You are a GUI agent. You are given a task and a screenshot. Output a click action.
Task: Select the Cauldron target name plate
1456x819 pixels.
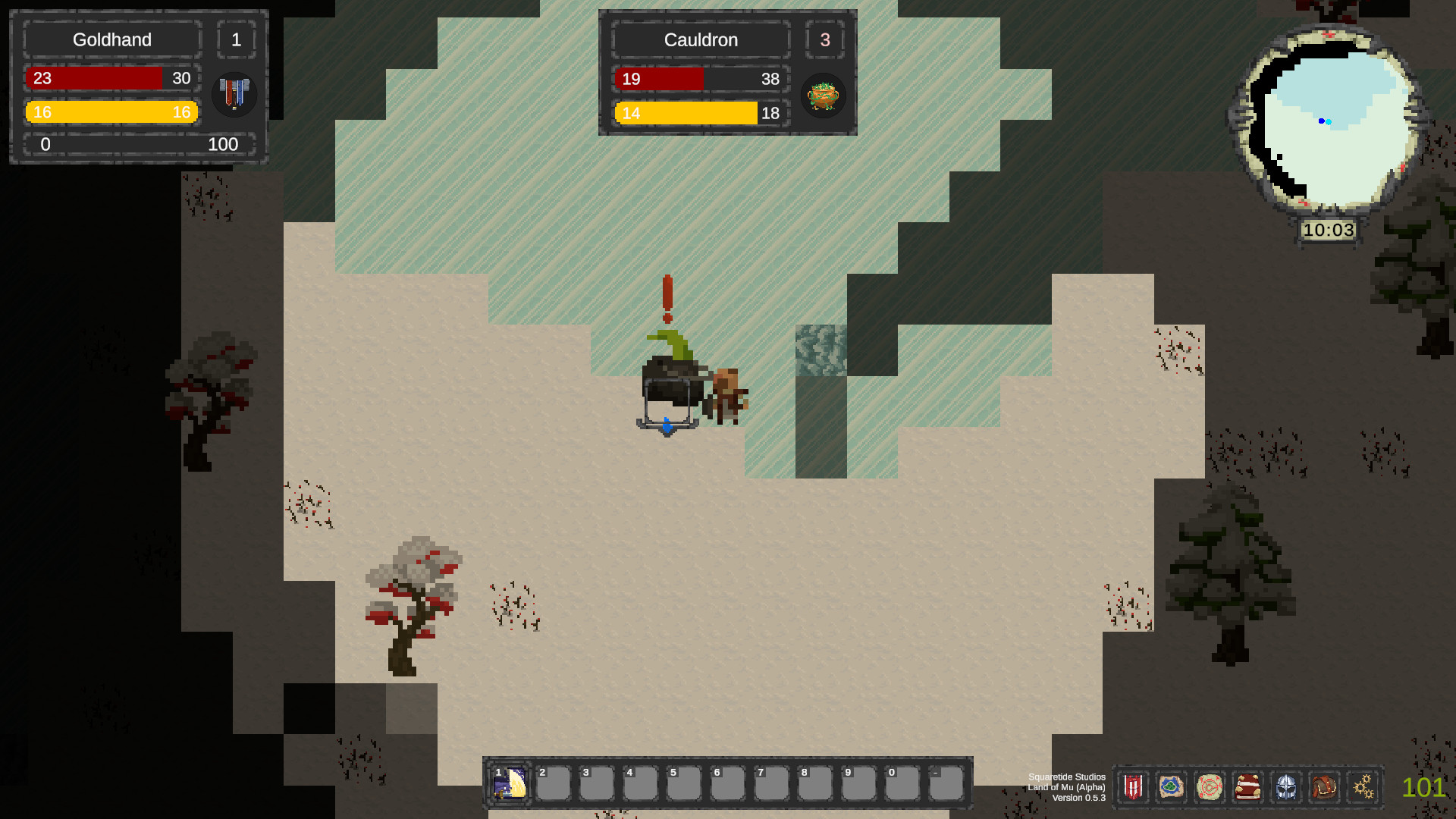(x=701, y=40)
